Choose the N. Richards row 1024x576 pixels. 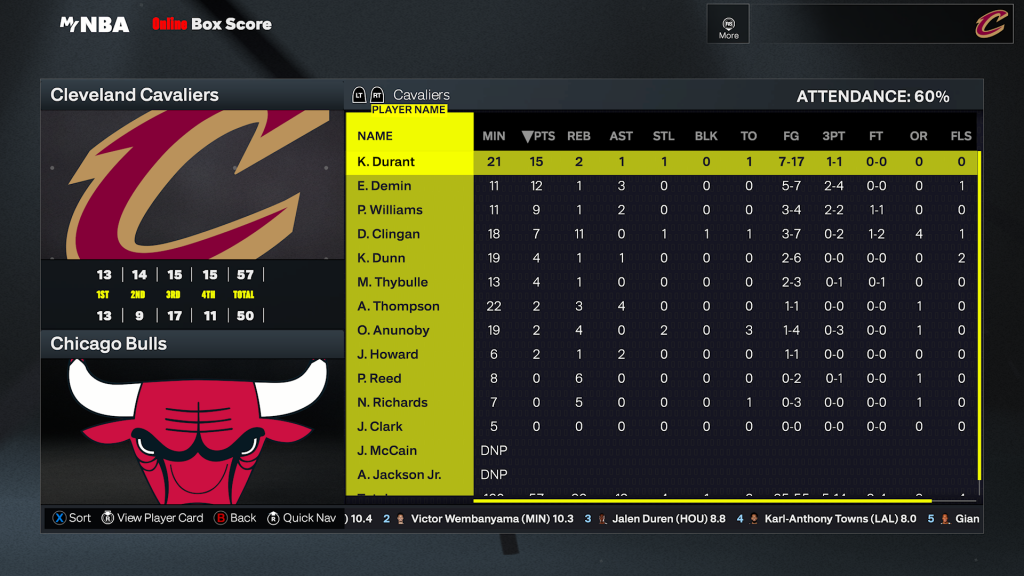(x=392, y=402)
